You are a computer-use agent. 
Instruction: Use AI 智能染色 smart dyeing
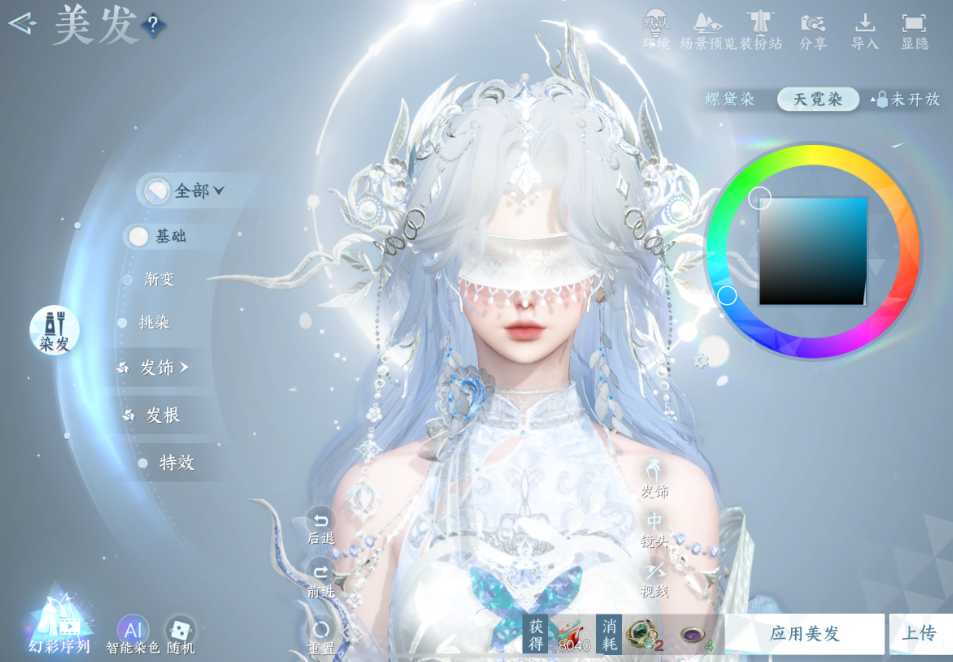[x=133, y=632]
